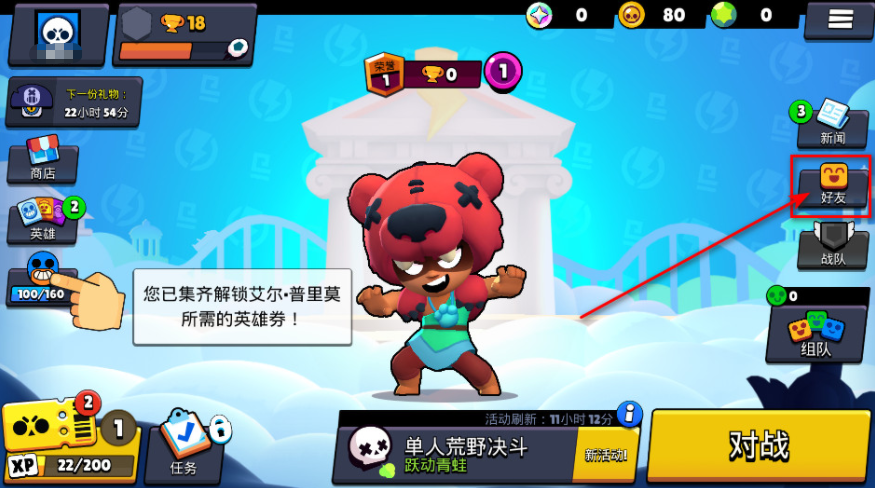Show event info via blue i icon
The width and height of the screenshot is (875, 488).
[628, 413]
